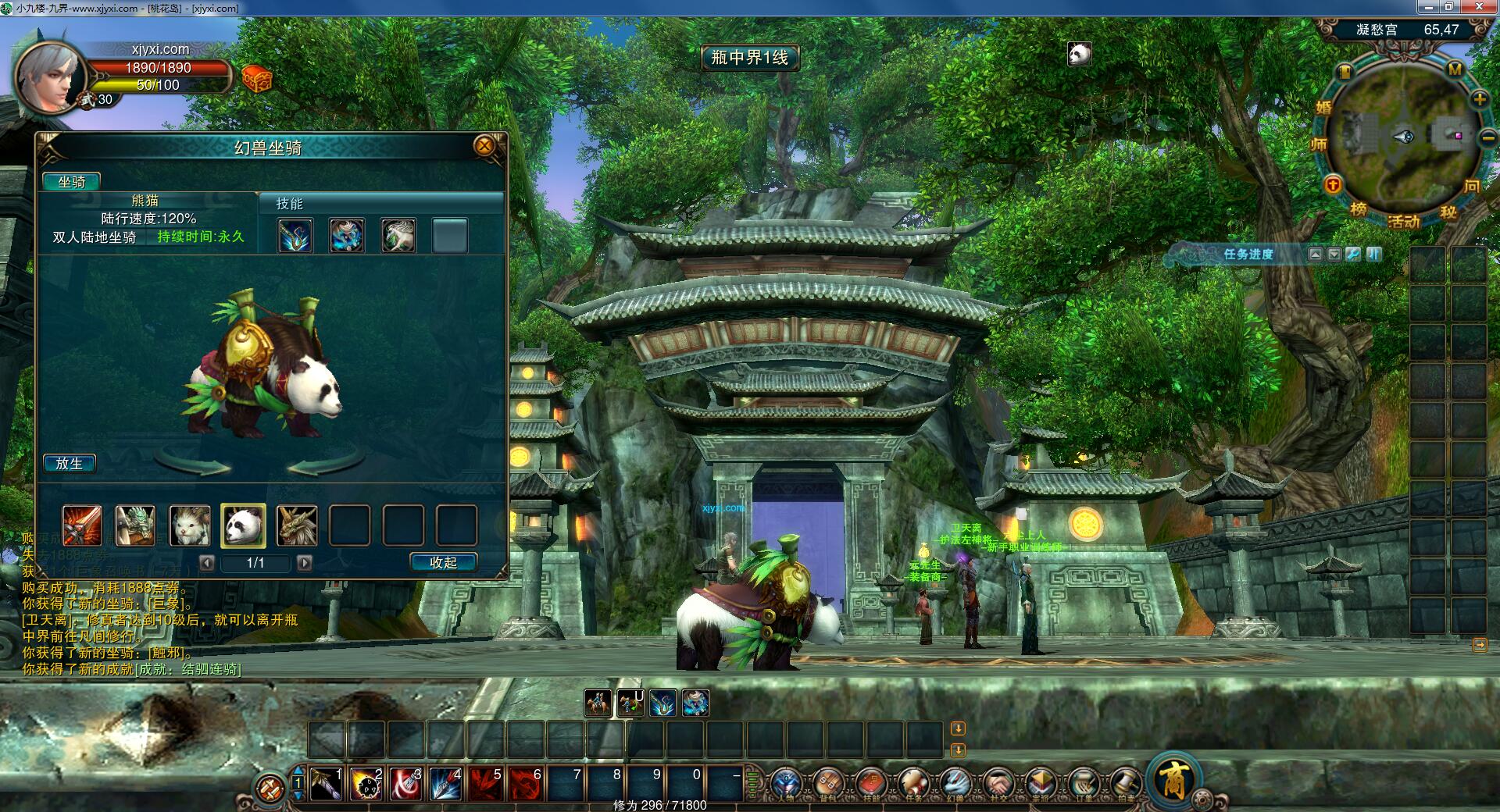The image size is (1500, 812).
Task: Select the white horse mount skill icon
Action: [x=398, y=235]
